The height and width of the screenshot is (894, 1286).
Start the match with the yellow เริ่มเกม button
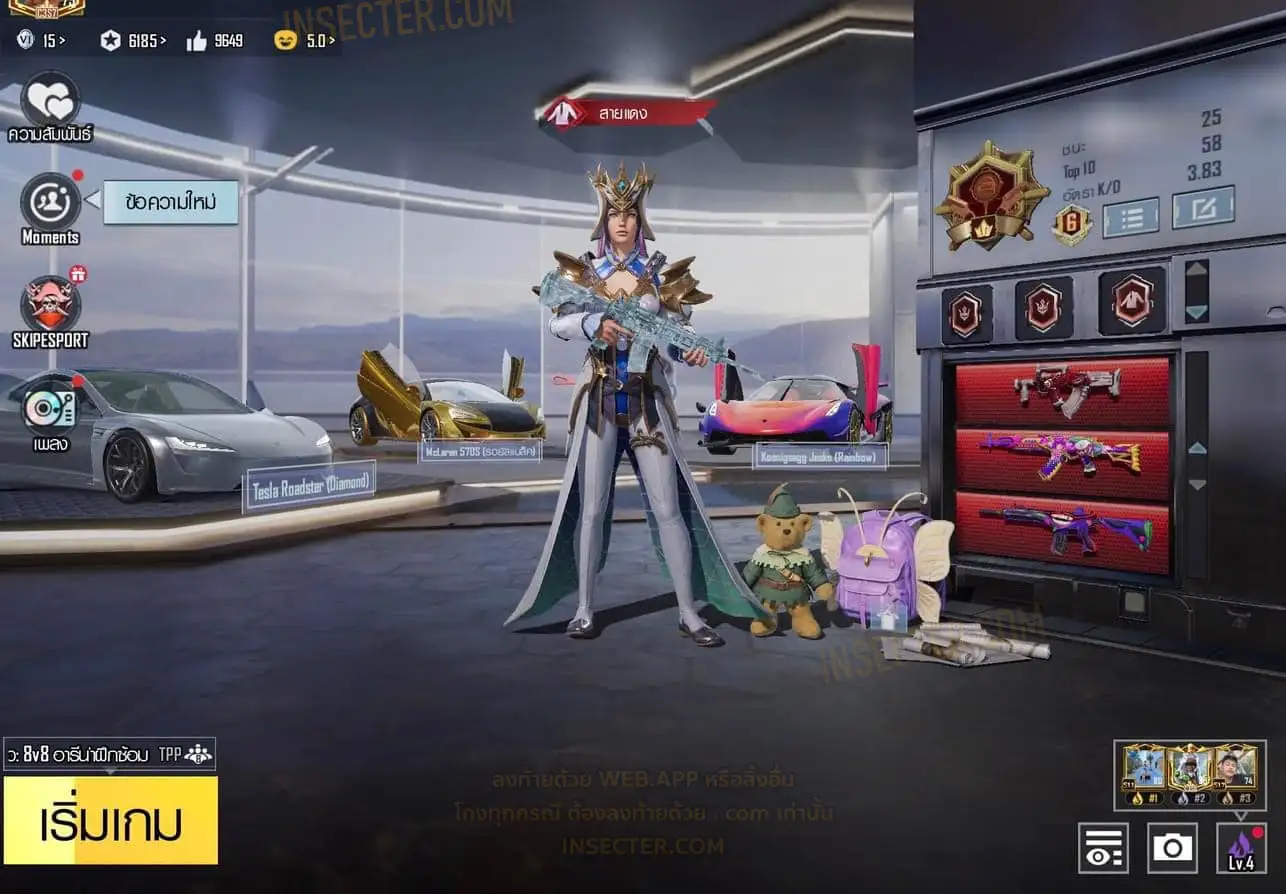110,820
